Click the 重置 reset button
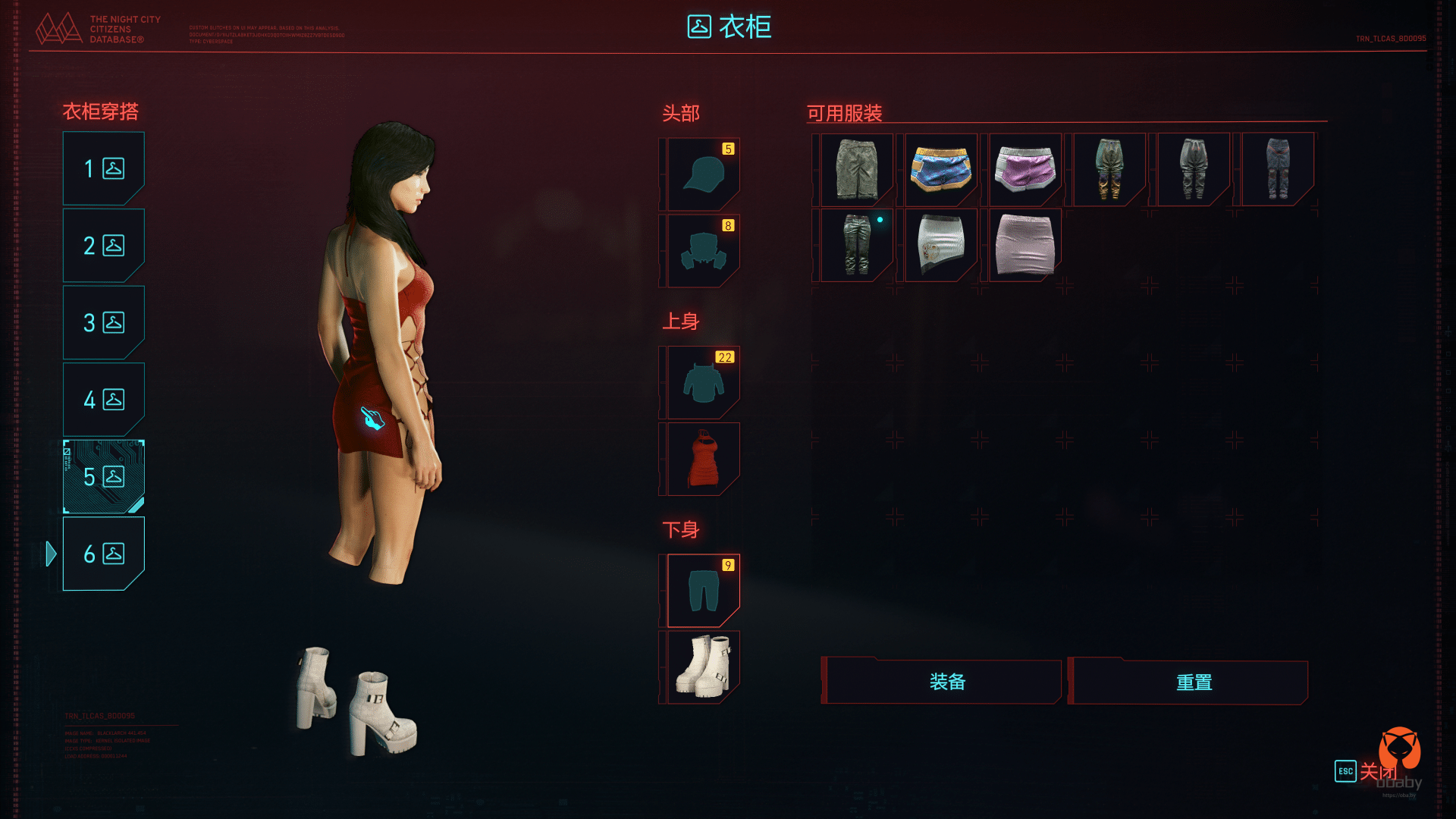1456x819 pixels. 1193,682
